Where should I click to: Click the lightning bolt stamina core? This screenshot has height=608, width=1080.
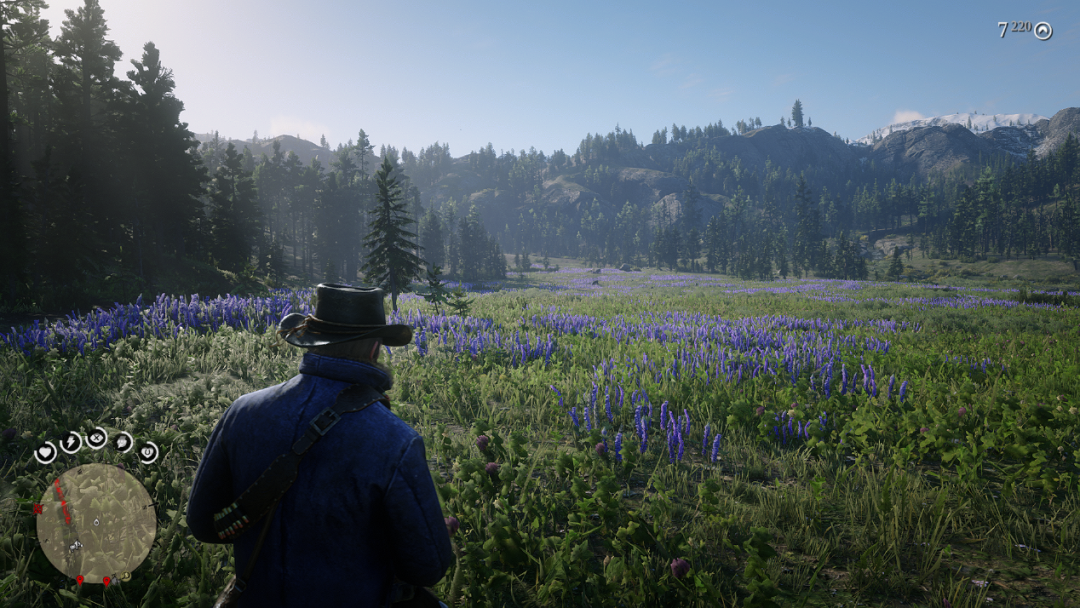coord(71,442)
